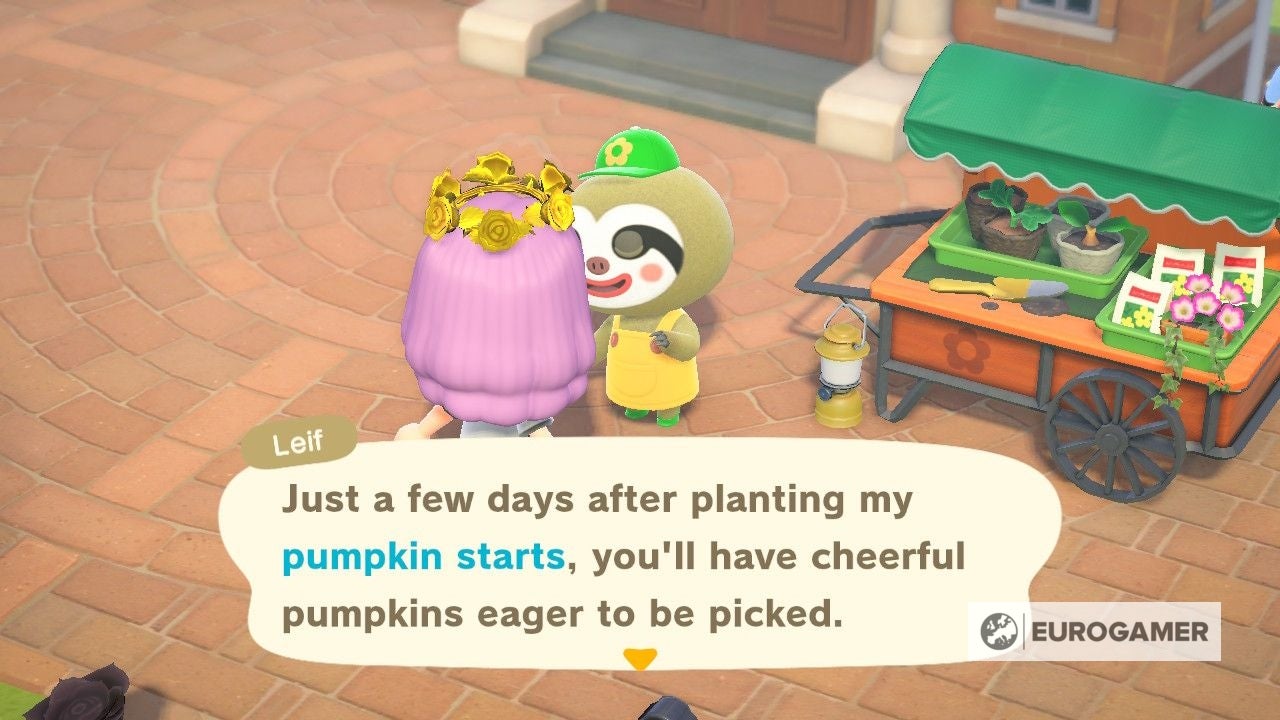Click the yellow arrow to continue dialogue
1280x720 pixels.
[x=641, y=658]
